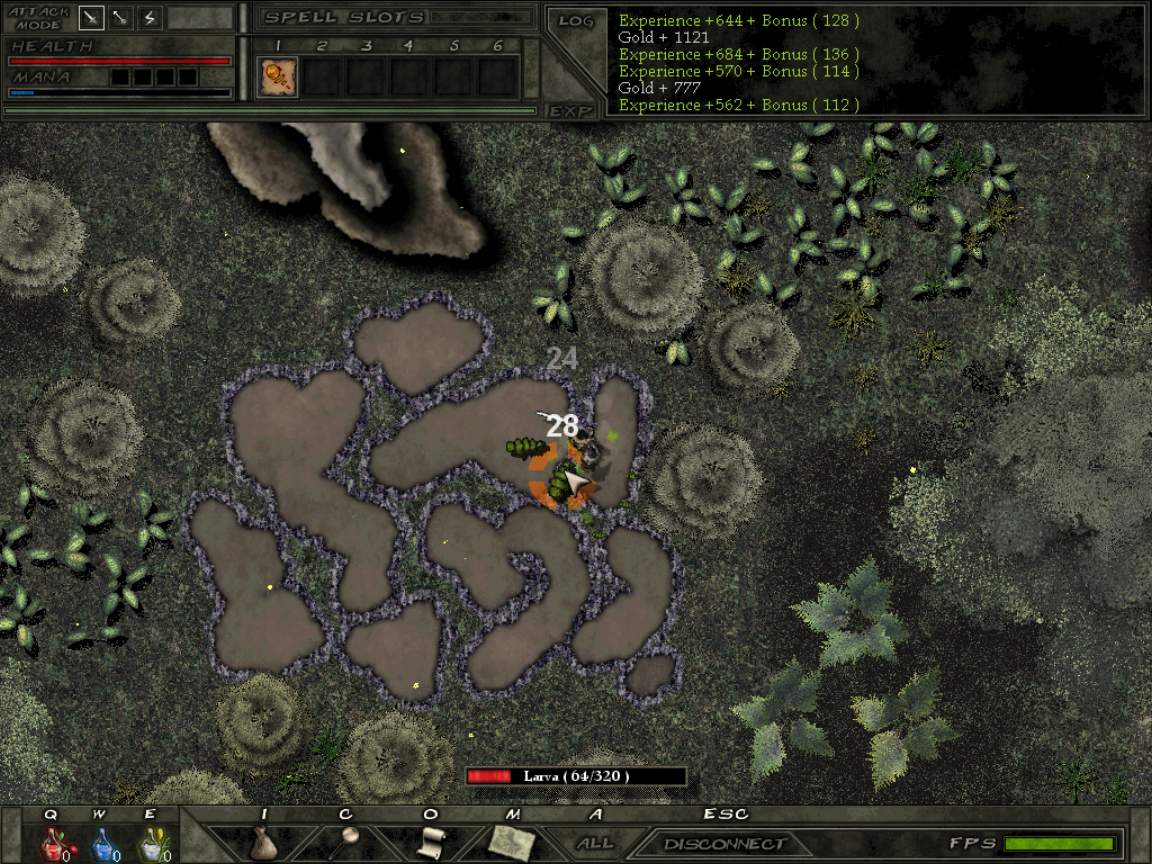Open the quest scroll icon
The height and width of the screenshot is (864, 1152).
tap(431, 842)
